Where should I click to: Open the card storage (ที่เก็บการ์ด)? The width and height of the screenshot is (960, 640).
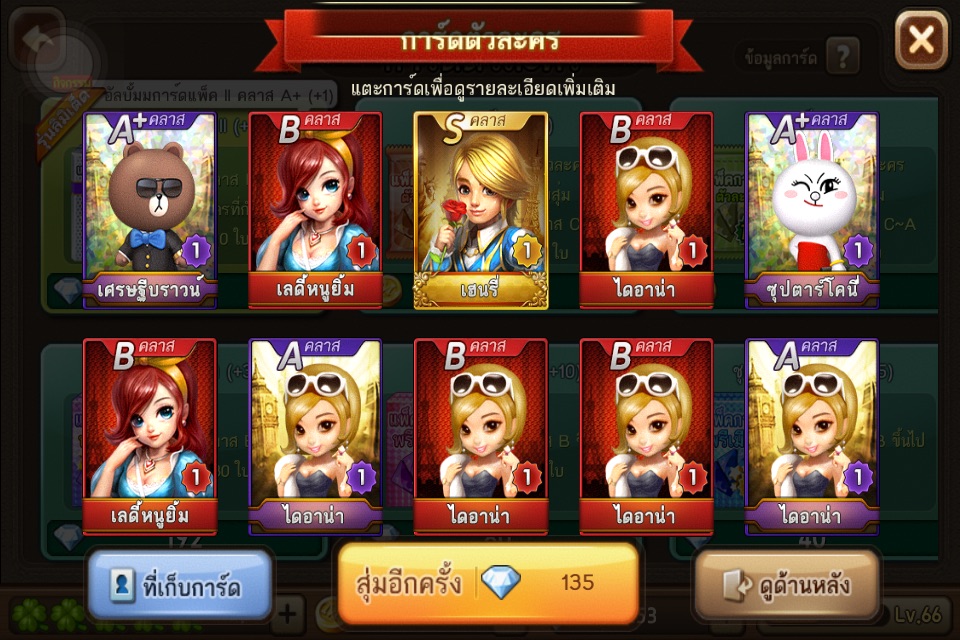pos(180,586)
